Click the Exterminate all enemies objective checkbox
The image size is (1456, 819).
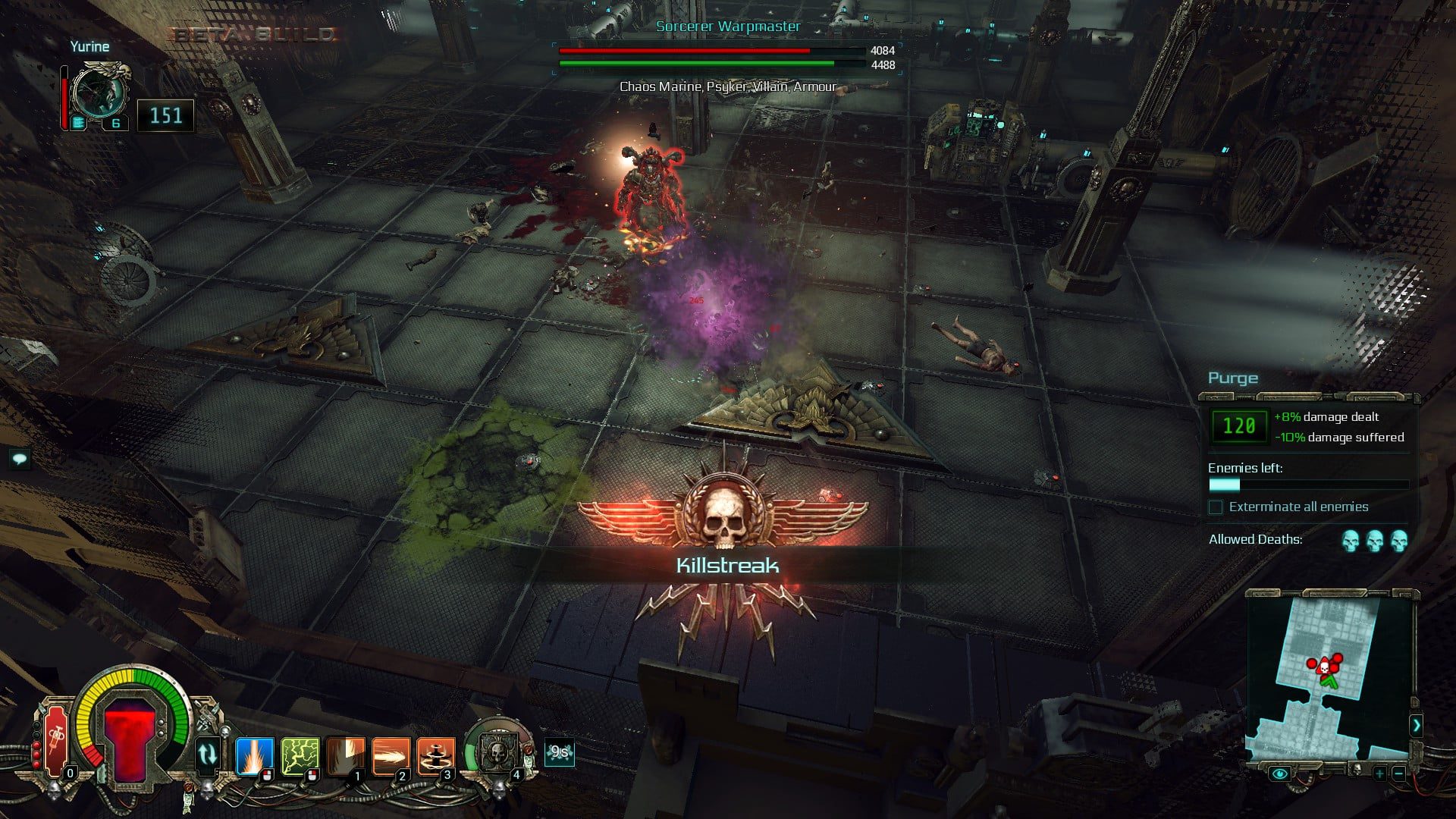tap(1216, 507)
